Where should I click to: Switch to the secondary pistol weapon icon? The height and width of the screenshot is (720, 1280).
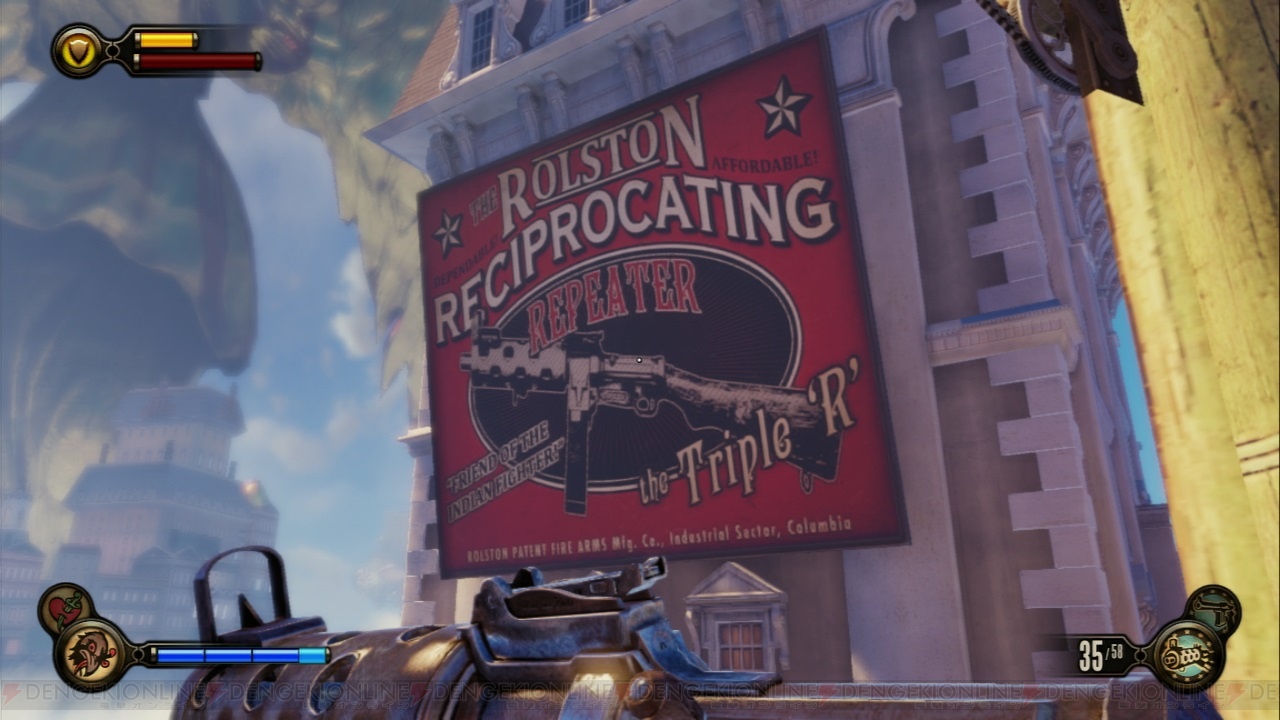pos(1213,610)
